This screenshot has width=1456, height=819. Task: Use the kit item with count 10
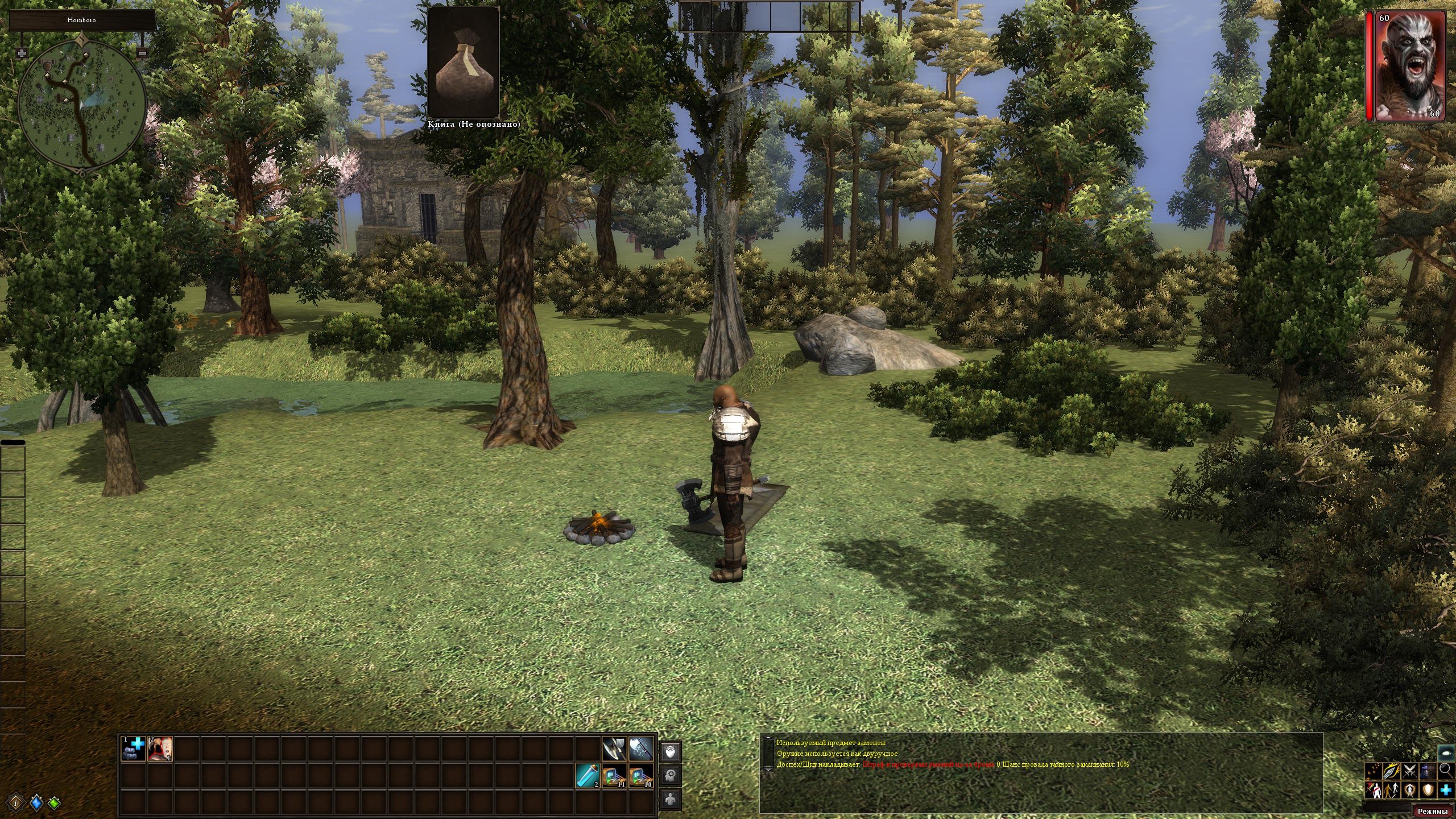641,775
